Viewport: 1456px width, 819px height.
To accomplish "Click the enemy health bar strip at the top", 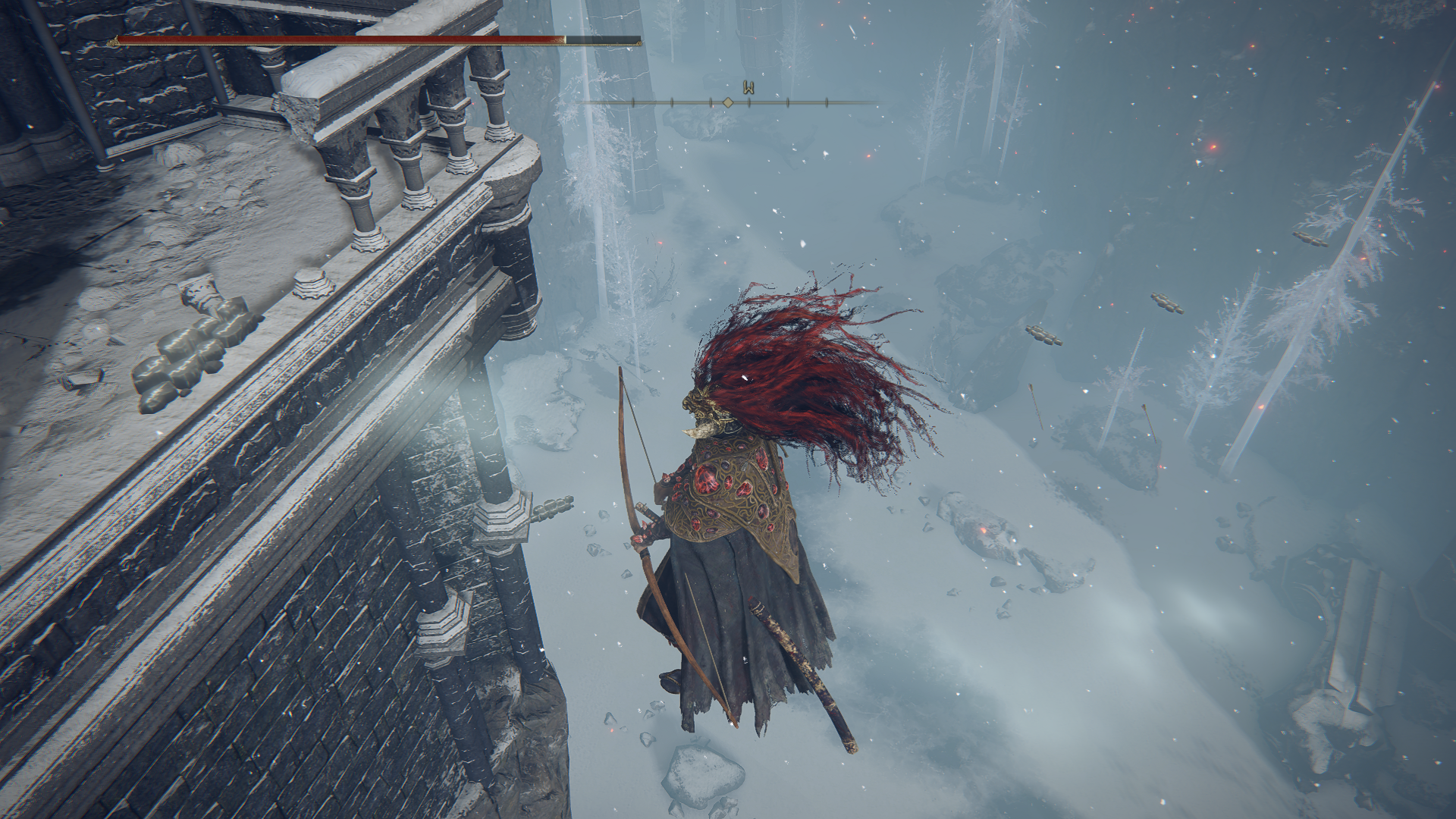I will [341, 39].
